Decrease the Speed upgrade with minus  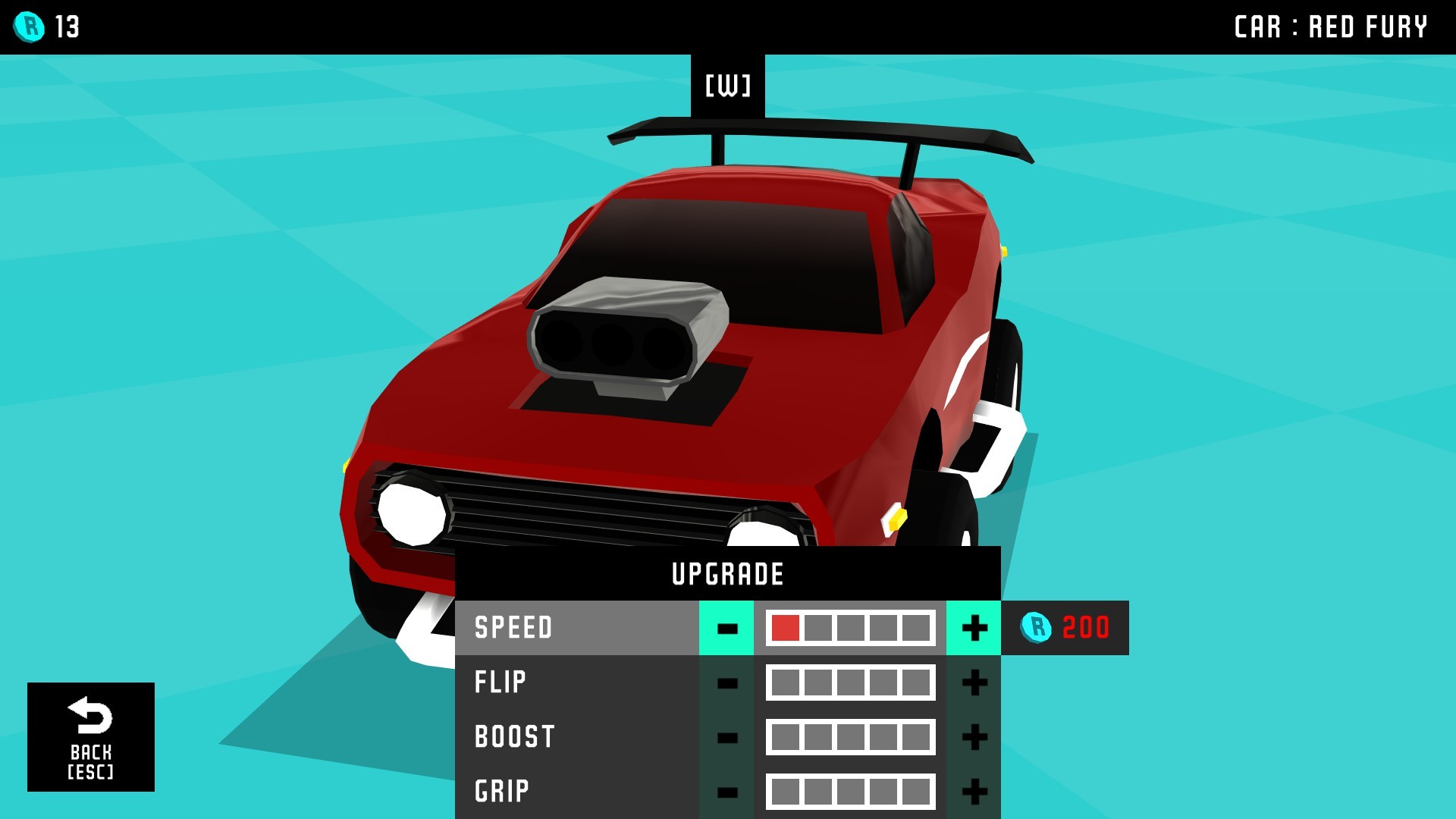point(726,628)
